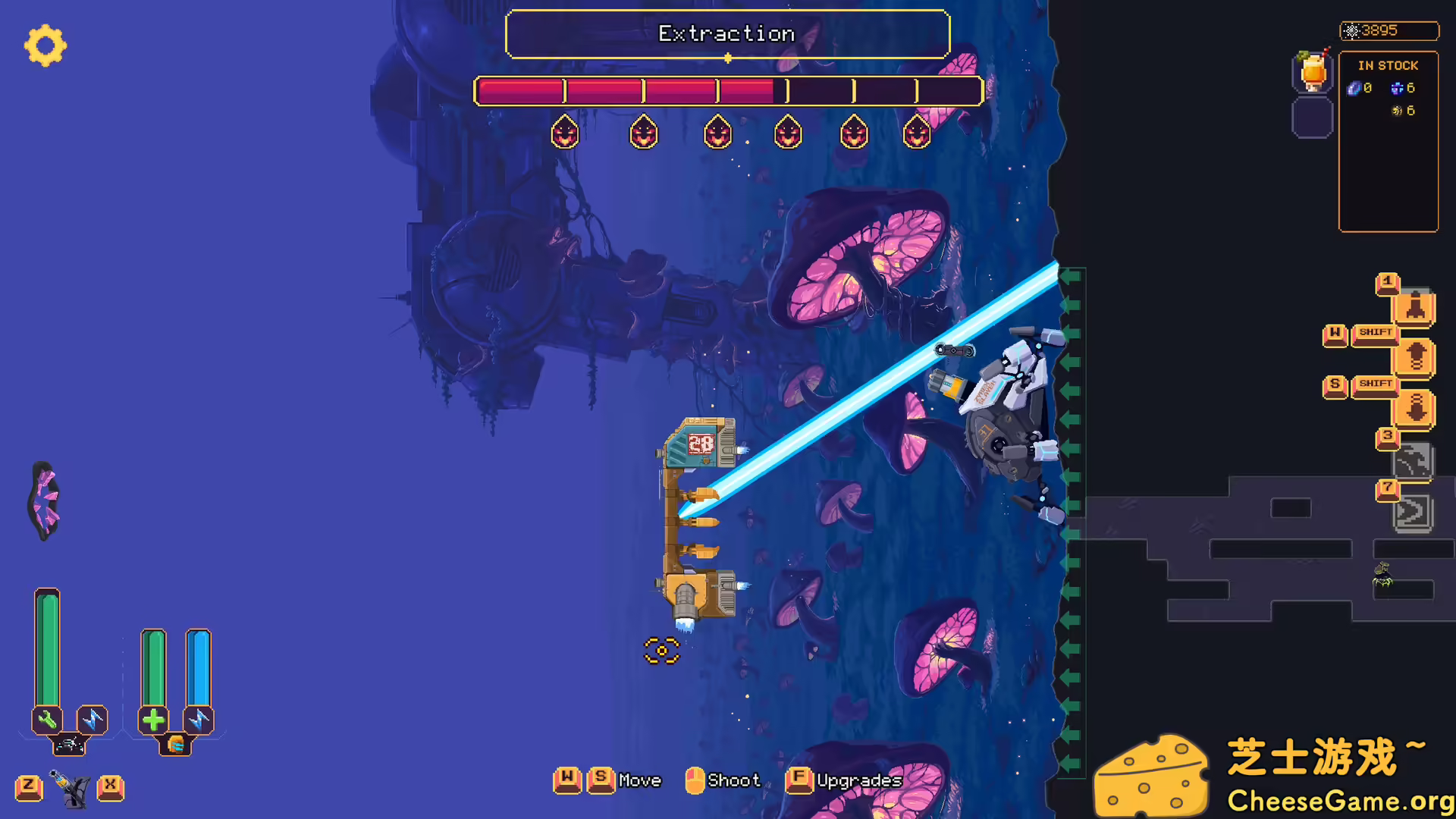Click the lightning bolt icon next to the wrench

point(93,719)
